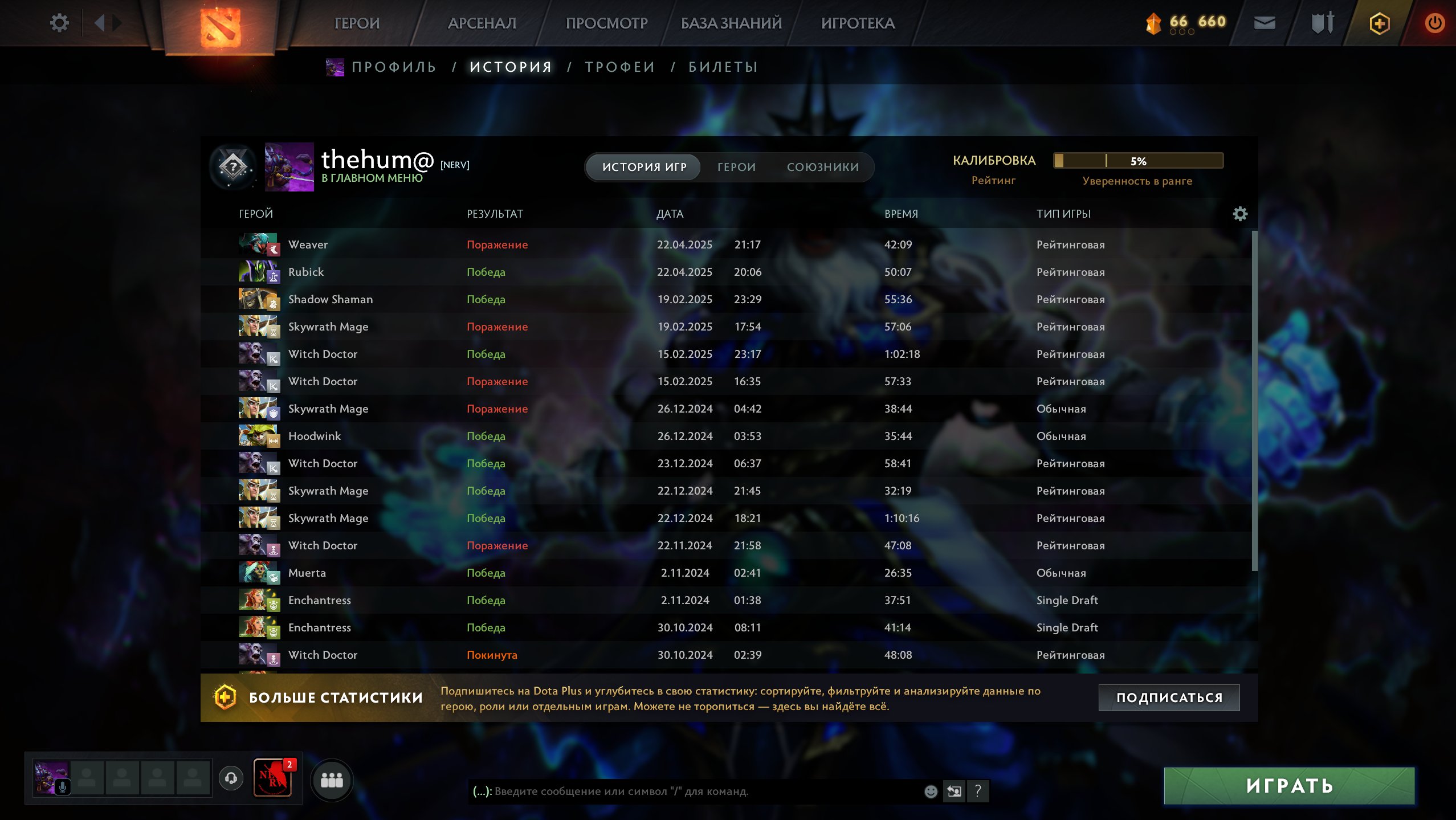Open the mail notifications envelope

[x=1265, y=23]
